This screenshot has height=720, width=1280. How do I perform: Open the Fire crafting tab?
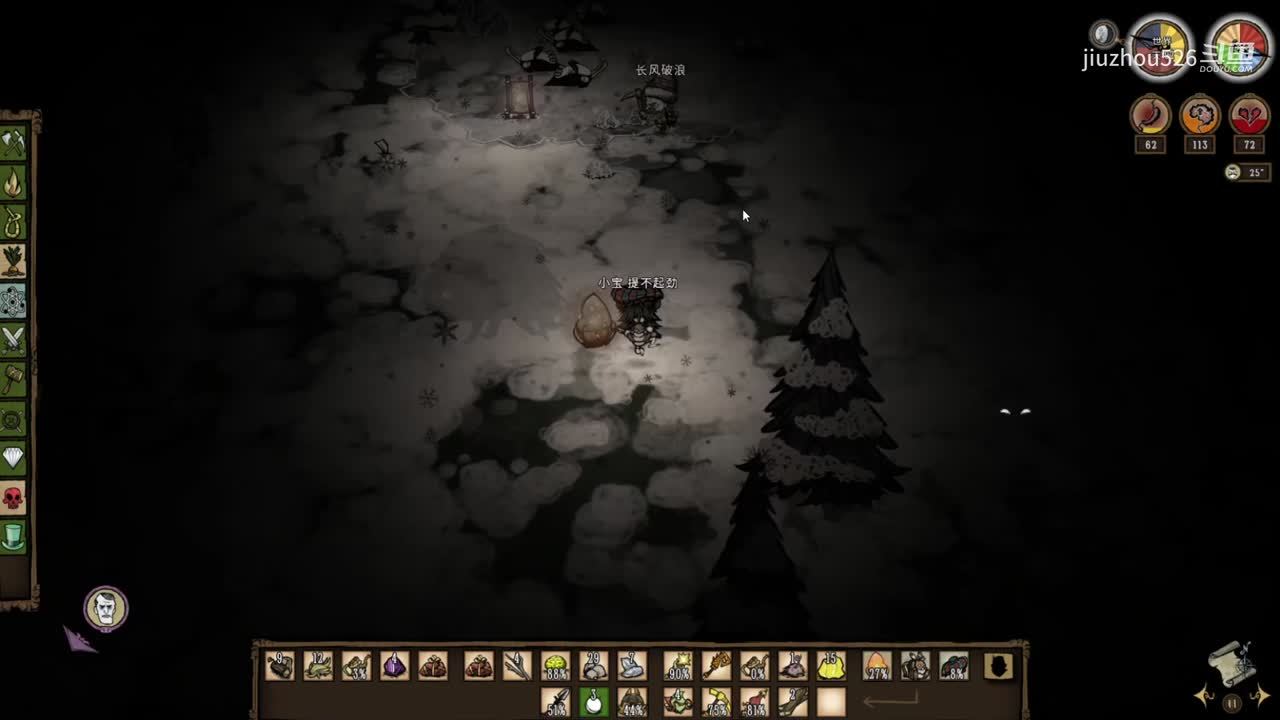pyautogui.click(x=13, y=183)
